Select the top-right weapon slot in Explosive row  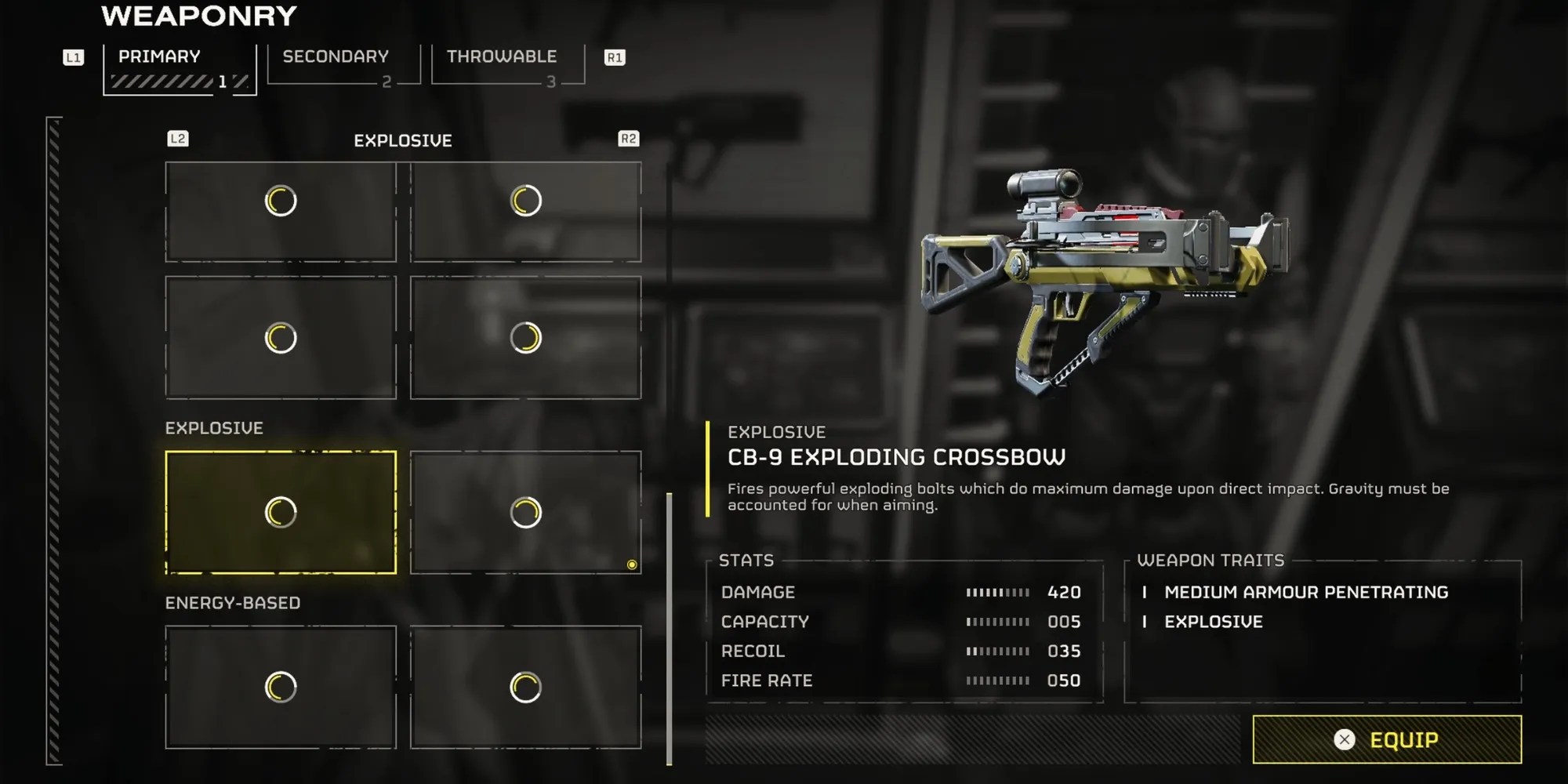coord(525,201)
